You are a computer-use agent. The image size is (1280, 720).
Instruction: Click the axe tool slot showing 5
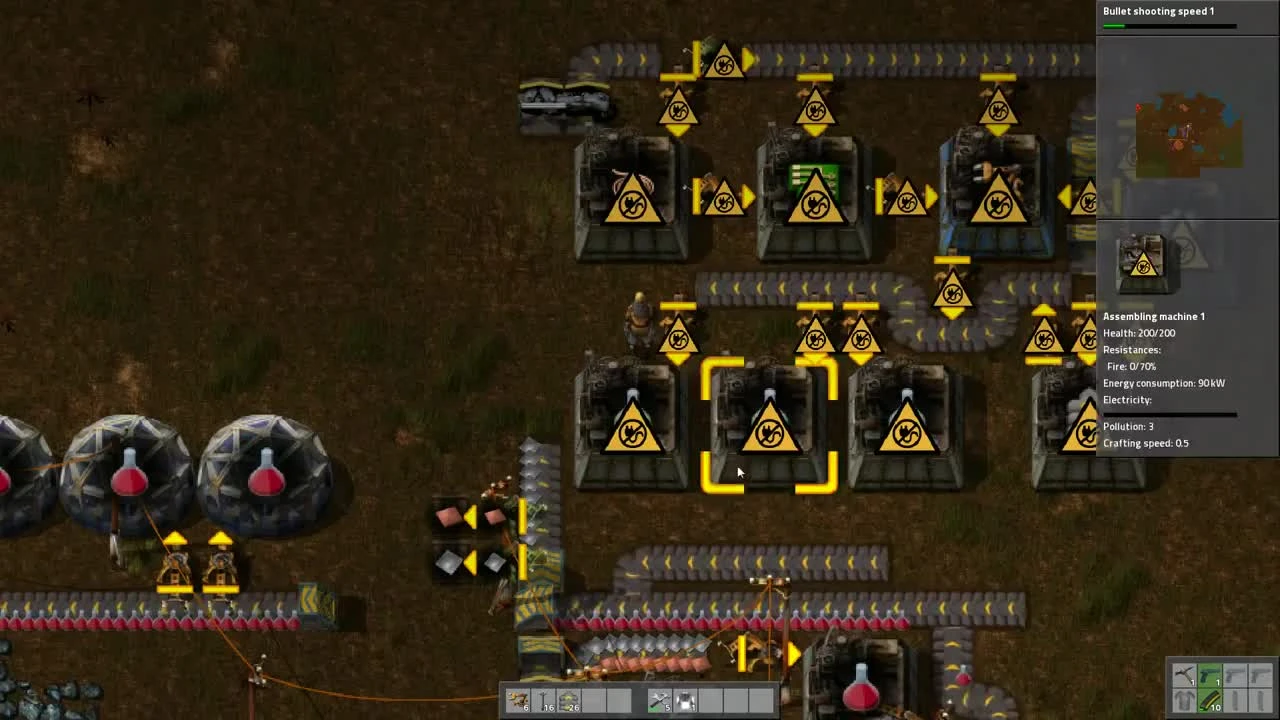point(661,700)
